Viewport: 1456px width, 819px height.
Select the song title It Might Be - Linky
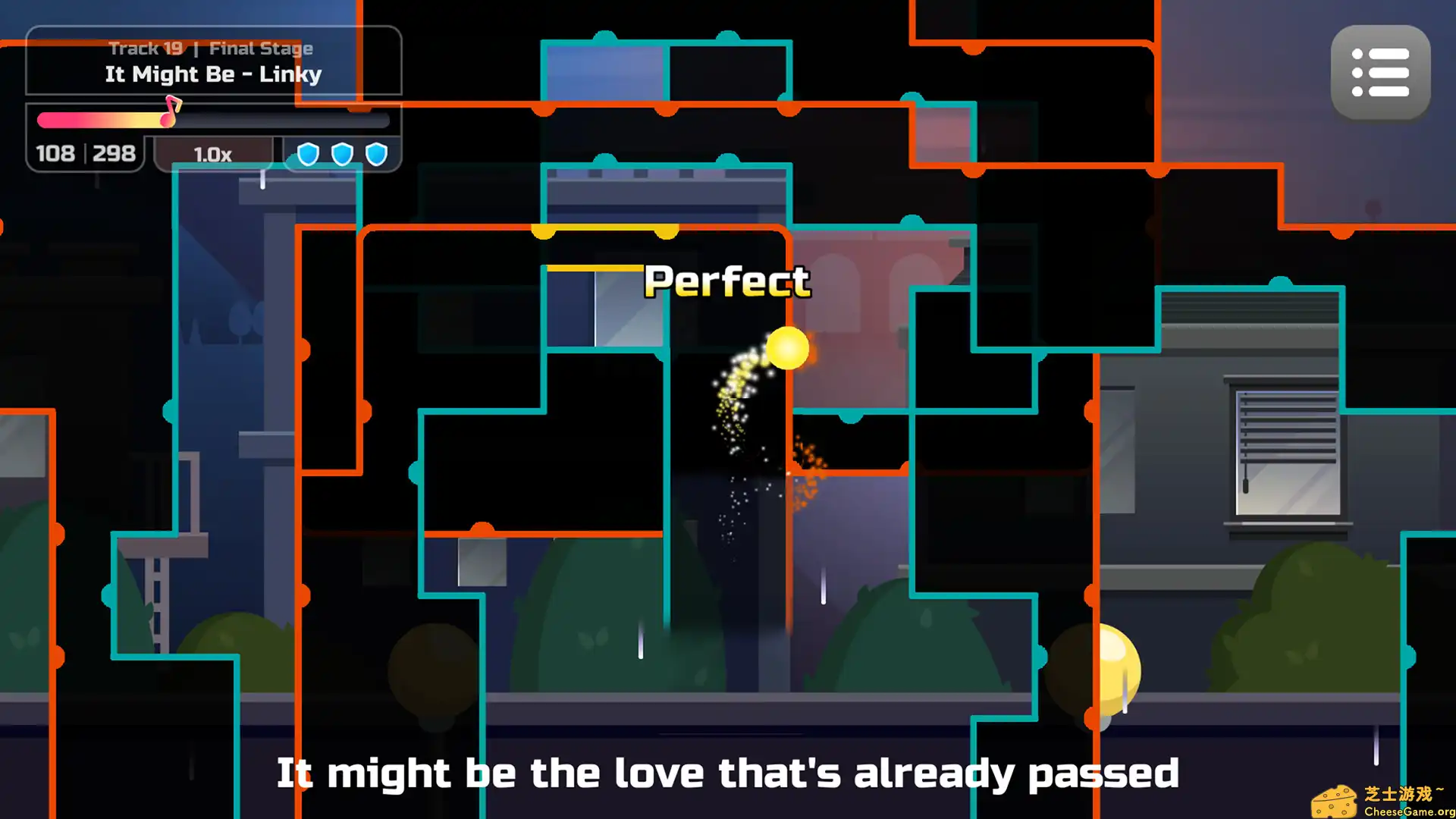pos(213,74)
